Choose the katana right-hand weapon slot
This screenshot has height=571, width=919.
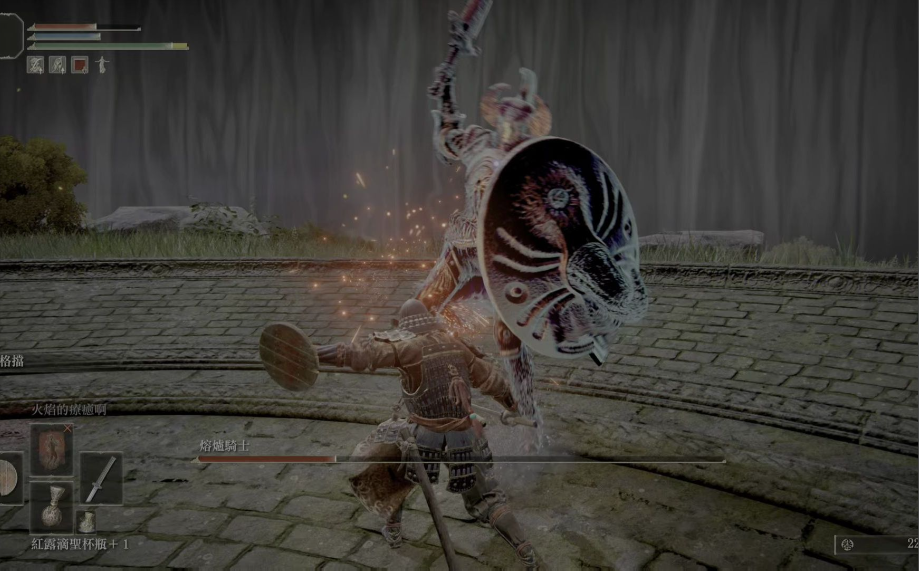coord(101,478)
